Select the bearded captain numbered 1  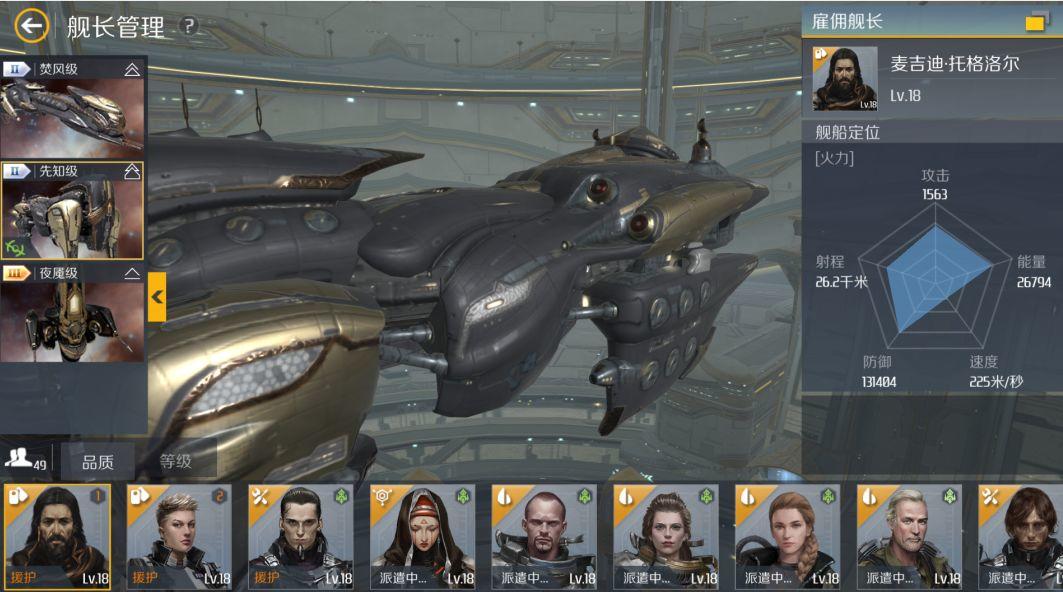tap(57, 537)
